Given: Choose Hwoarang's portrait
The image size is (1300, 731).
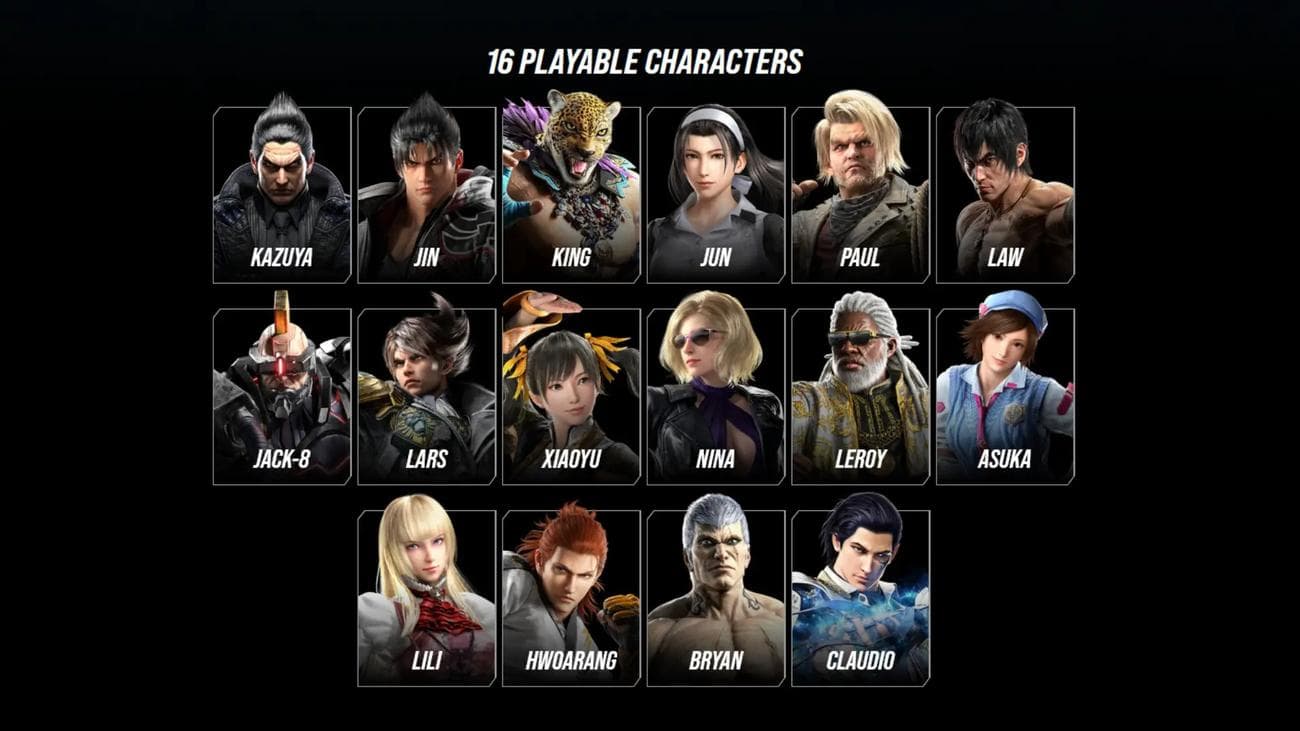Looking at the screenshot, I should click(571, 598).
